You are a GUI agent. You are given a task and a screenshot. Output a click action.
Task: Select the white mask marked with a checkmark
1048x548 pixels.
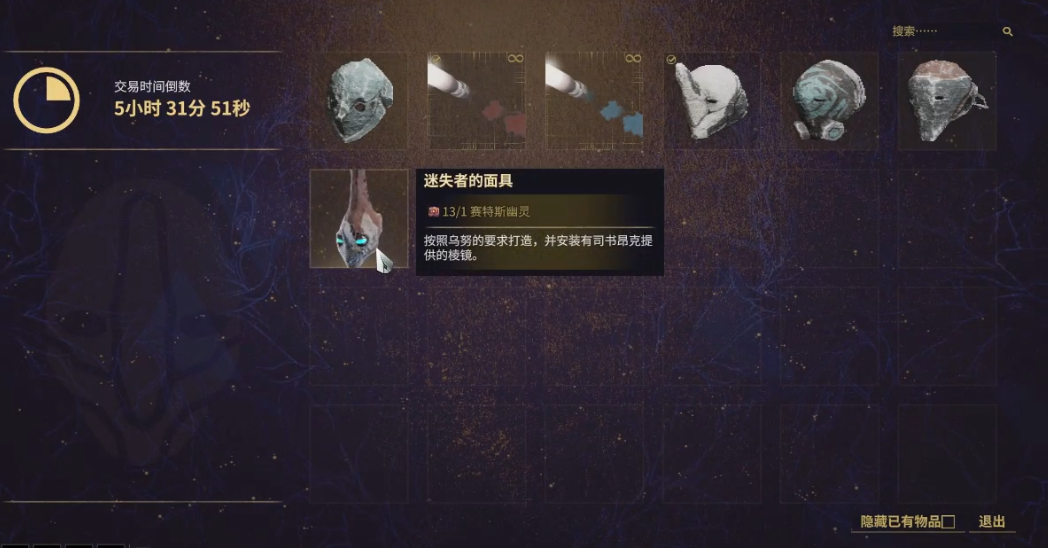(712, 101)
